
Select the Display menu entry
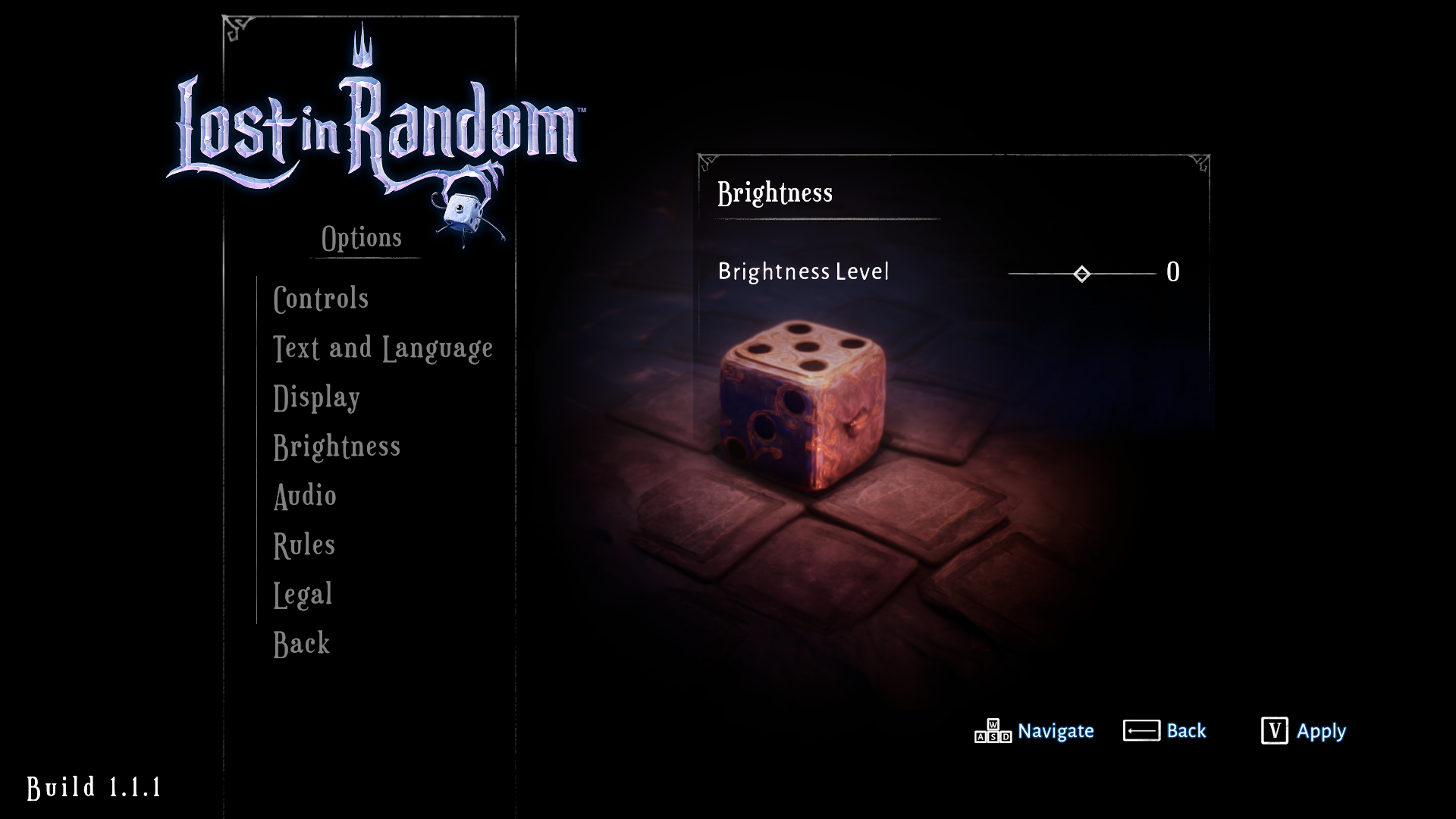pos(316,397)
